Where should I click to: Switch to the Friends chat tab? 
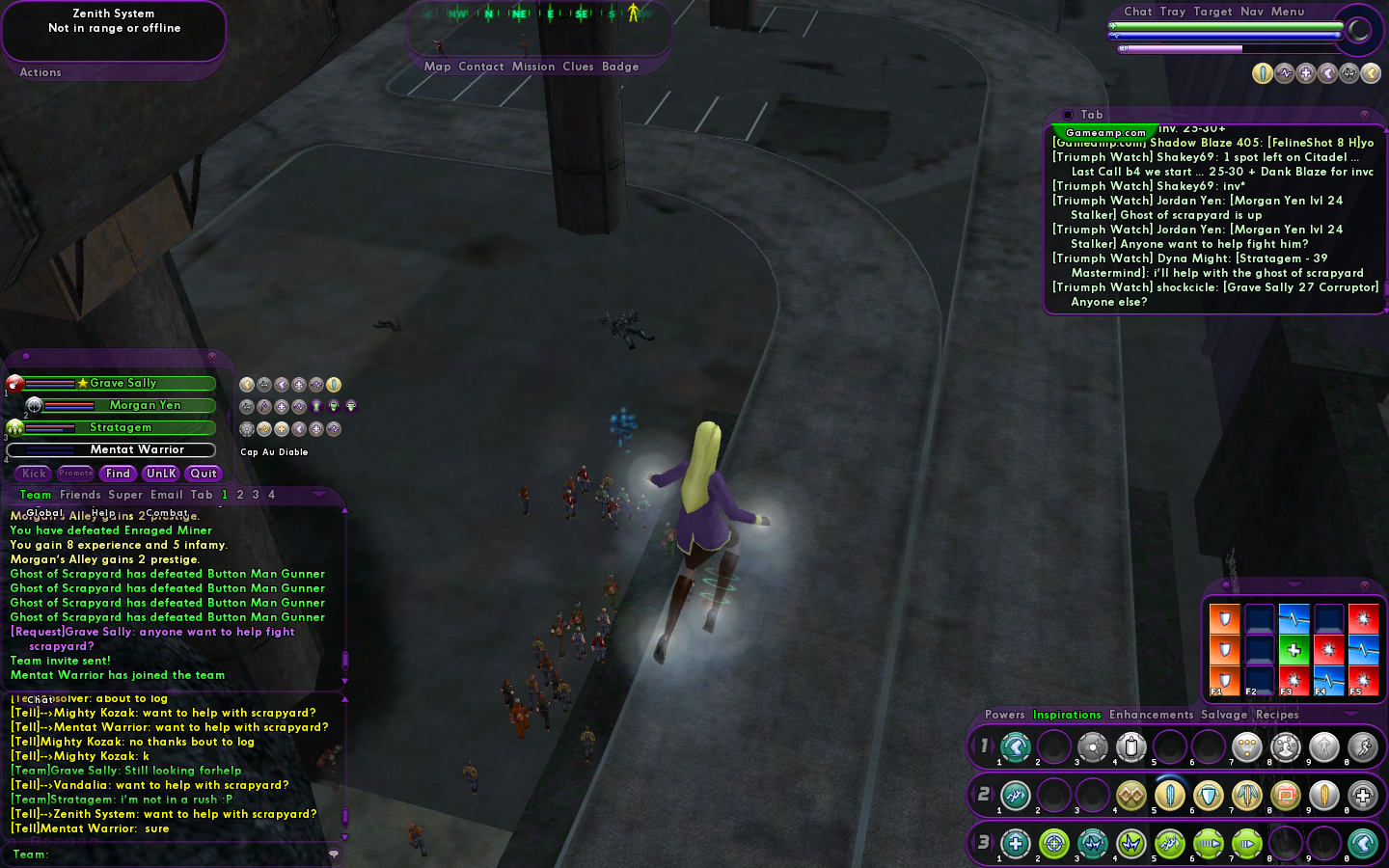(80, 495)
